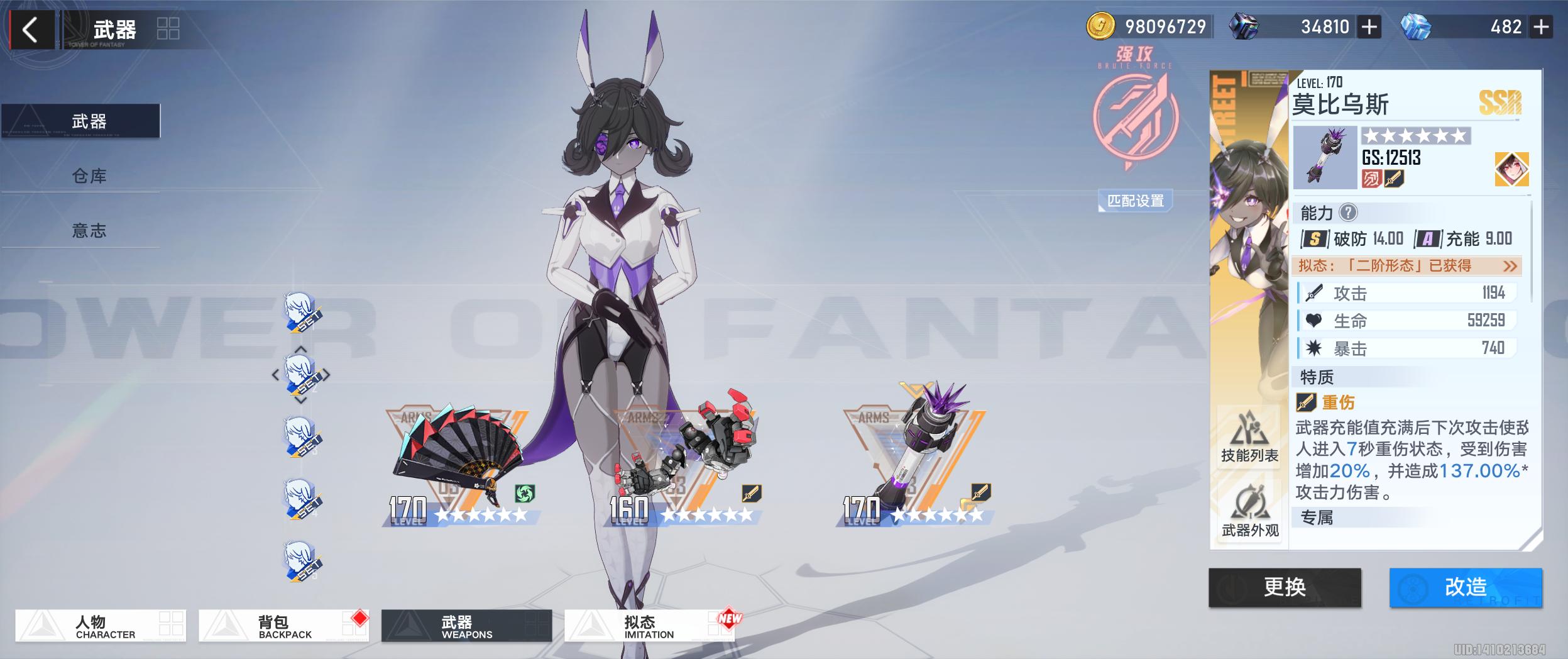Image resolution: width=1568 pixels, height=659 pixels.
Task: Open 匹配设置 matching settings
Action: click(1135, 201)
